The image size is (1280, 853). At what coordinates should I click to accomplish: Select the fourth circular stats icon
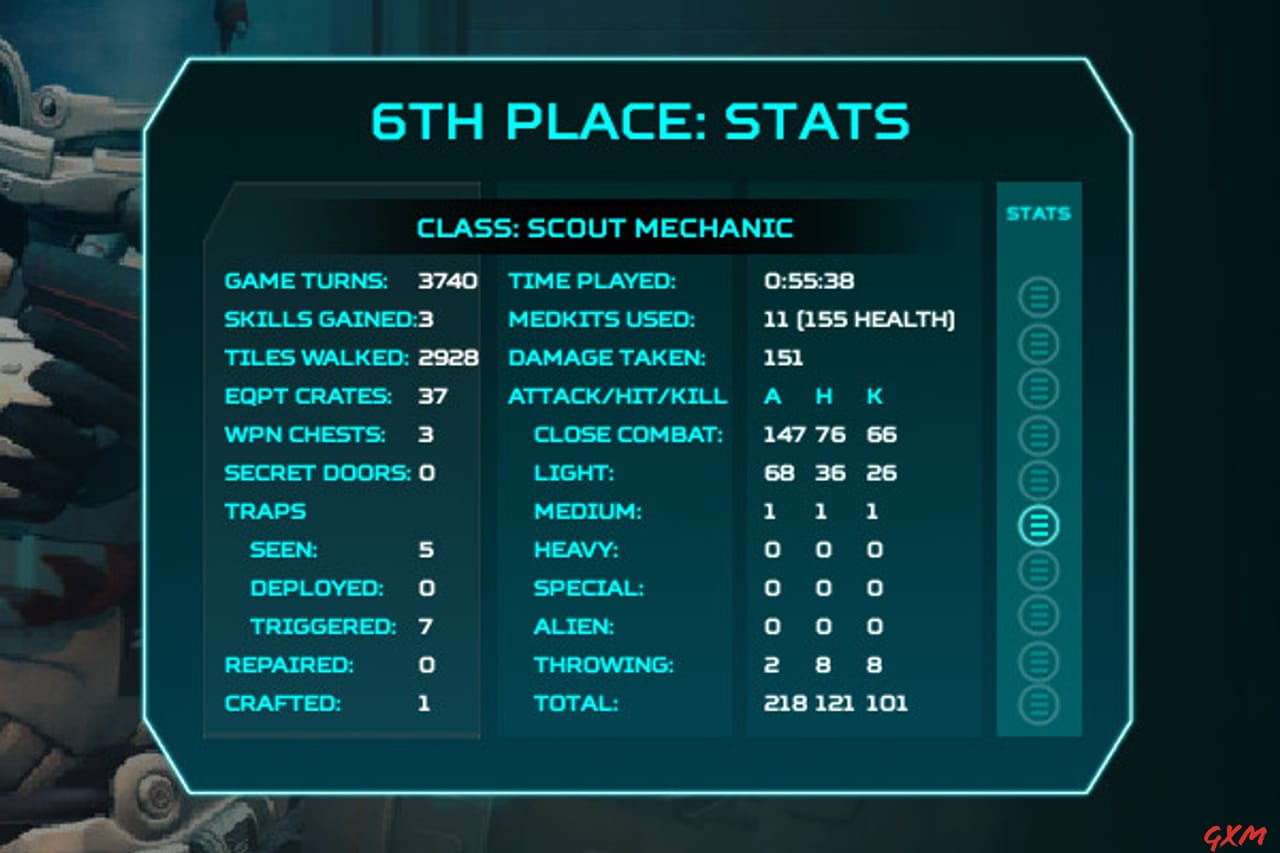coord(1038,434)
